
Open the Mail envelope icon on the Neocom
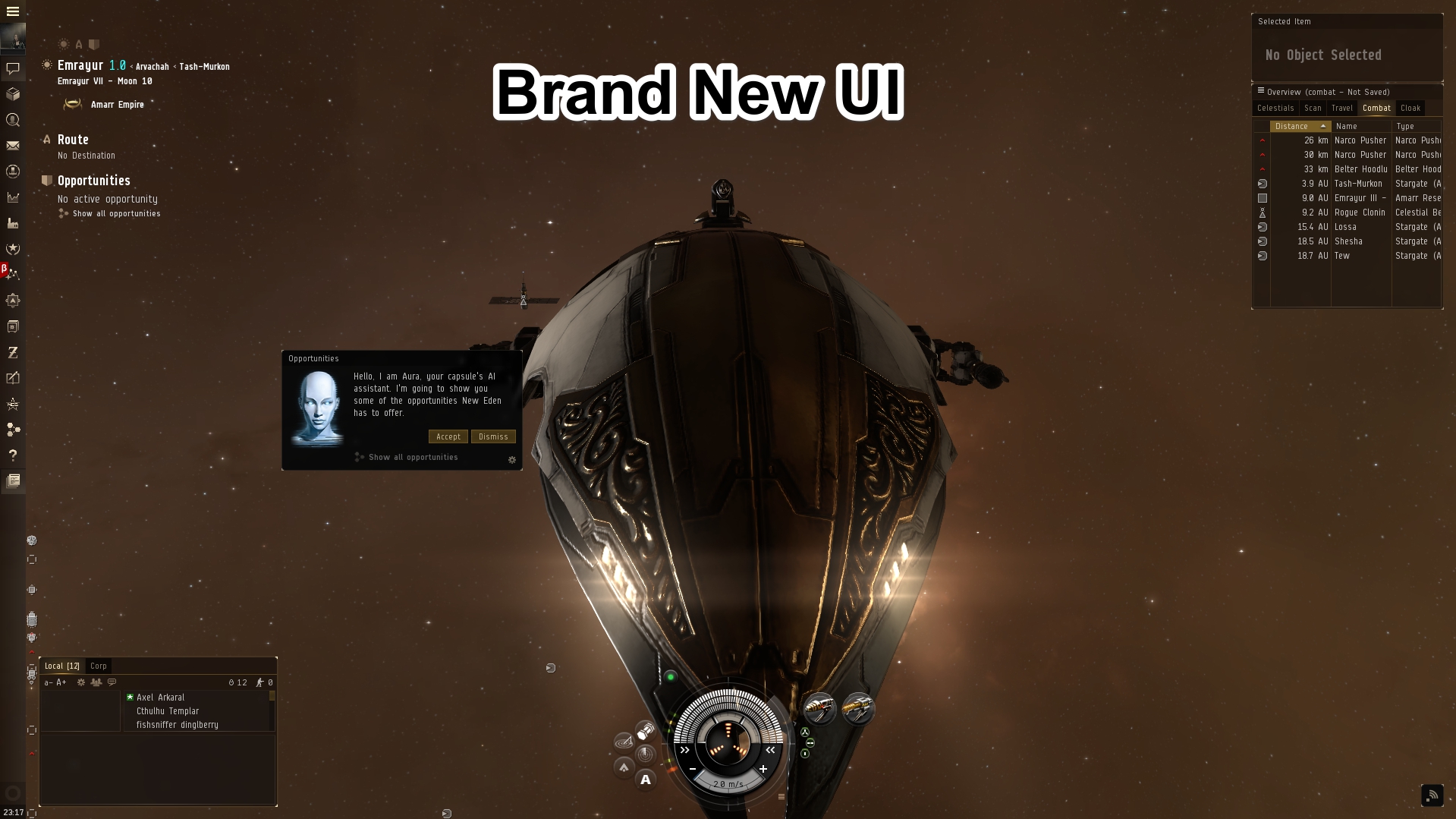(12, 146)
